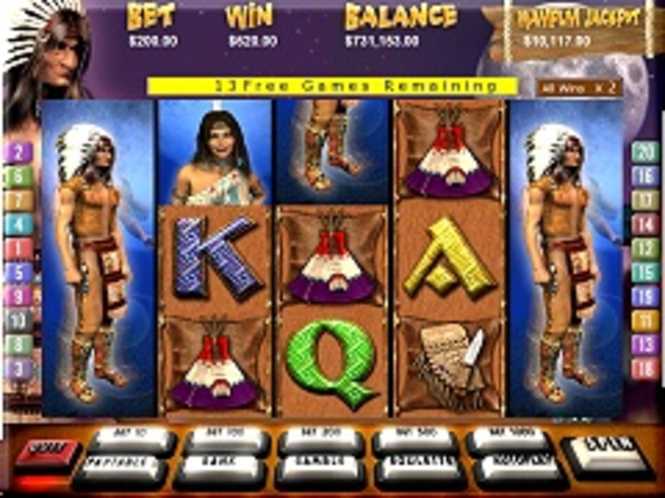This screenshot has height=498, width=665.
Task: Pick payline 20 on the right side
Action: click(646, 153)
